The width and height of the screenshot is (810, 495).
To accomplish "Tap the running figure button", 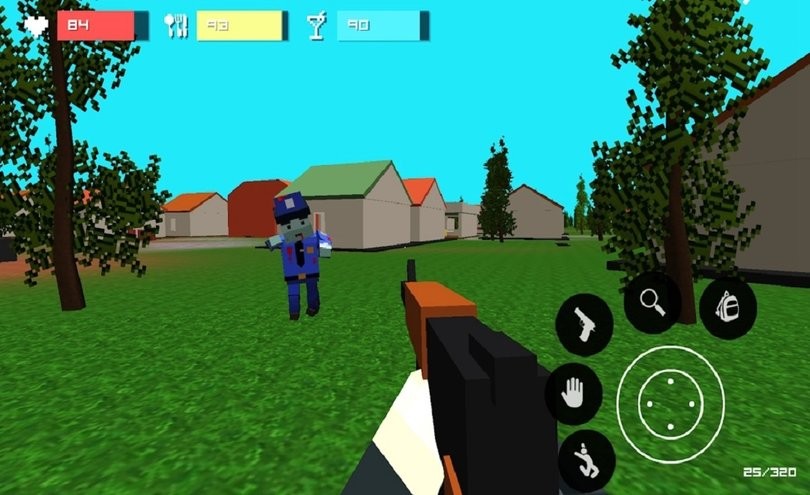I will pyautogui.click(x=585, y=460).
